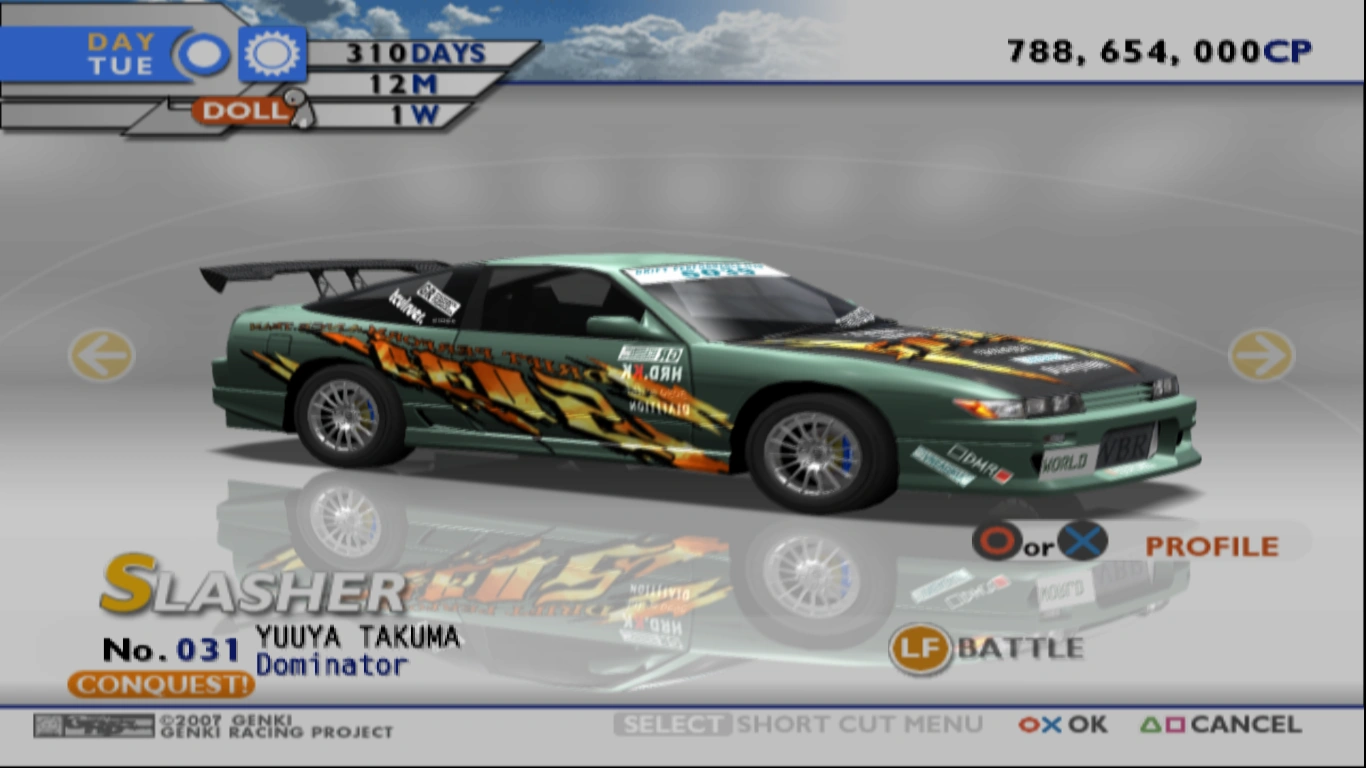Click the LF icon next to BATTLE

click(919, 648)
